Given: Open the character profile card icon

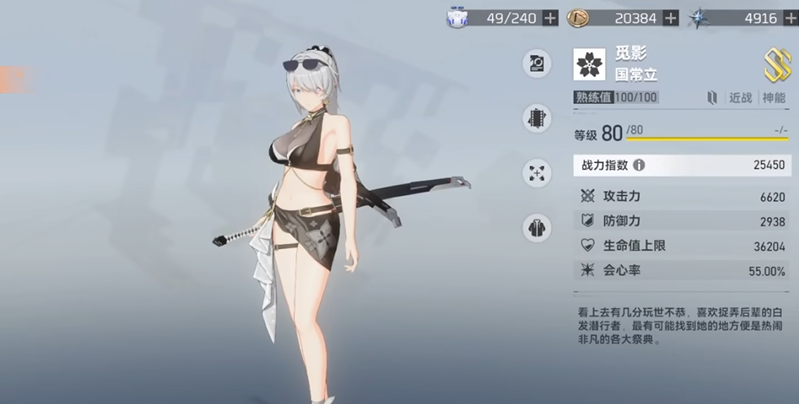Looking at the screenshot, I should pyautogui.click(x=537, y=65).
